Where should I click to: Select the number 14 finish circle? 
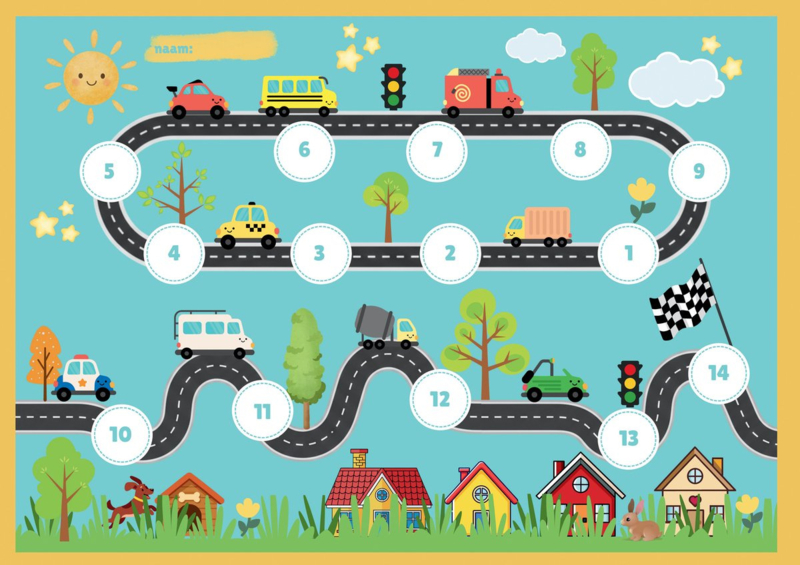click(718, 373)
